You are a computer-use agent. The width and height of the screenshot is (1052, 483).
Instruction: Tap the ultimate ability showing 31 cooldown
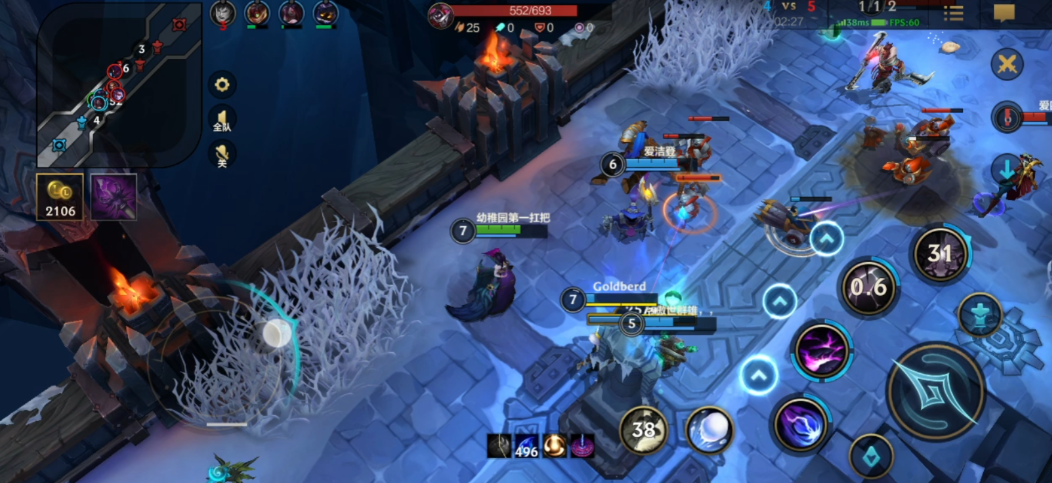pos(940,254)
